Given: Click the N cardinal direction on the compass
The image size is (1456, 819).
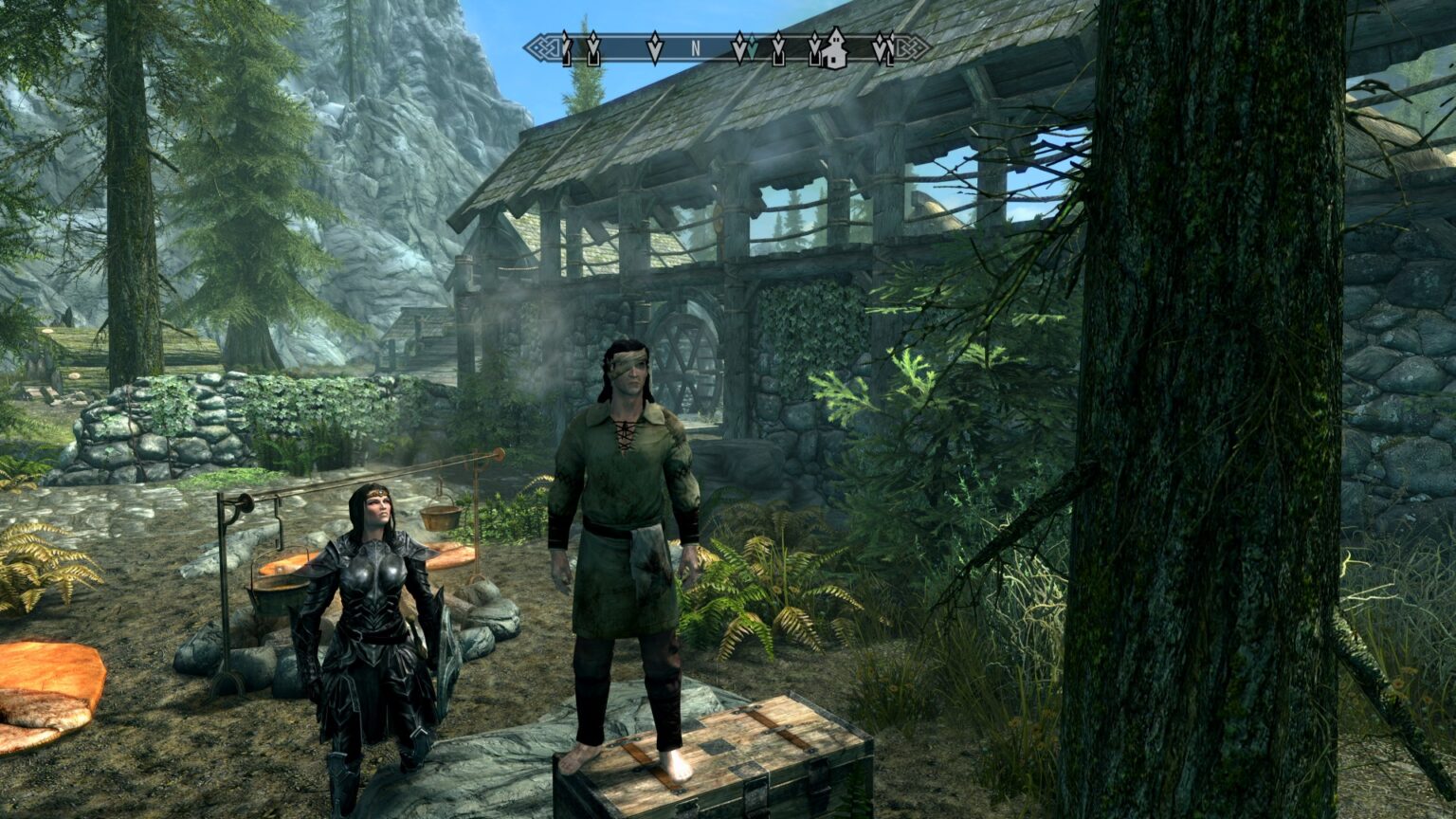Looking at the screenshot, I should [x=695, y=47].
